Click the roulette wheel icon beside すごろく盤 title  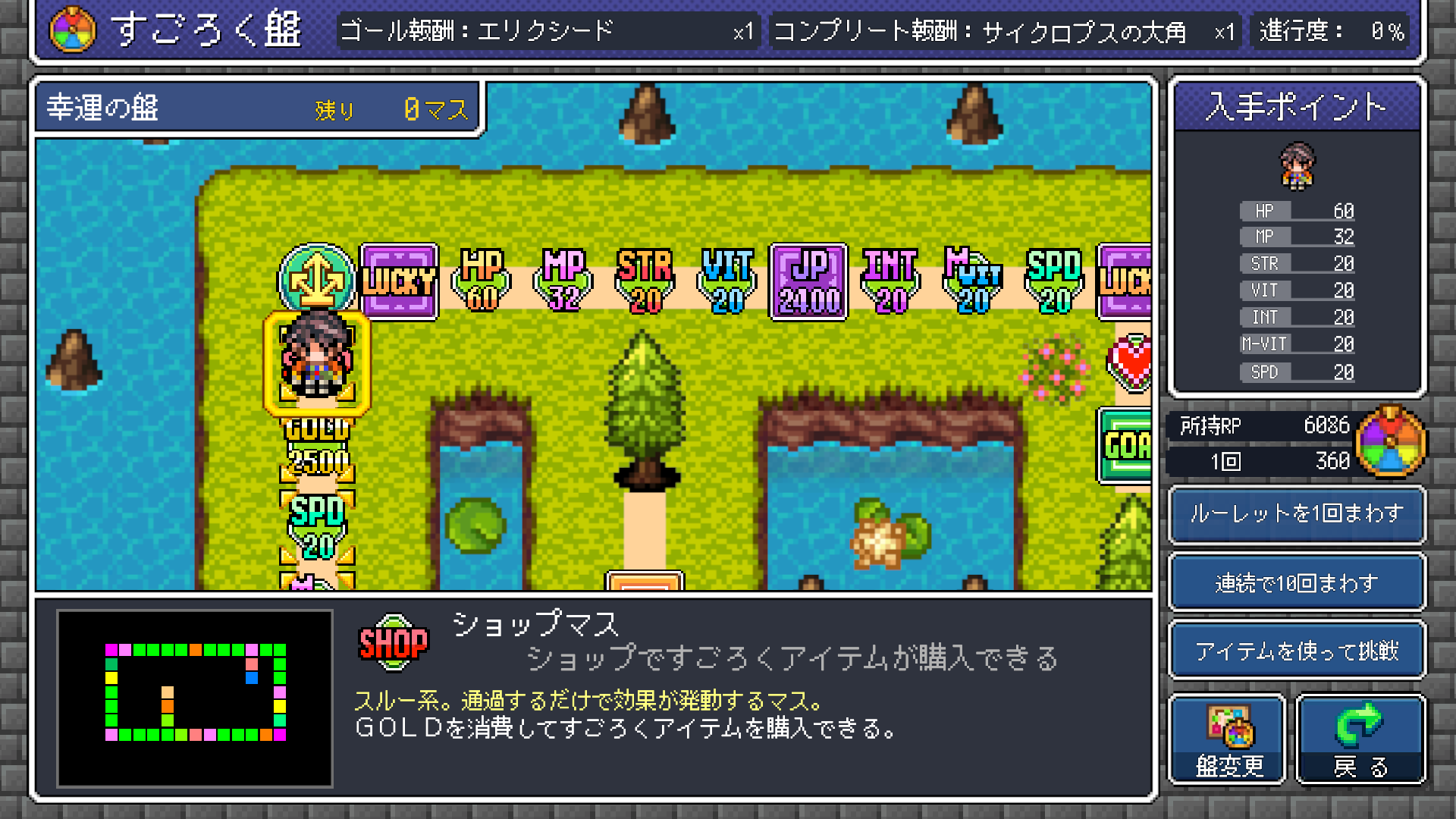click(72, 29)
